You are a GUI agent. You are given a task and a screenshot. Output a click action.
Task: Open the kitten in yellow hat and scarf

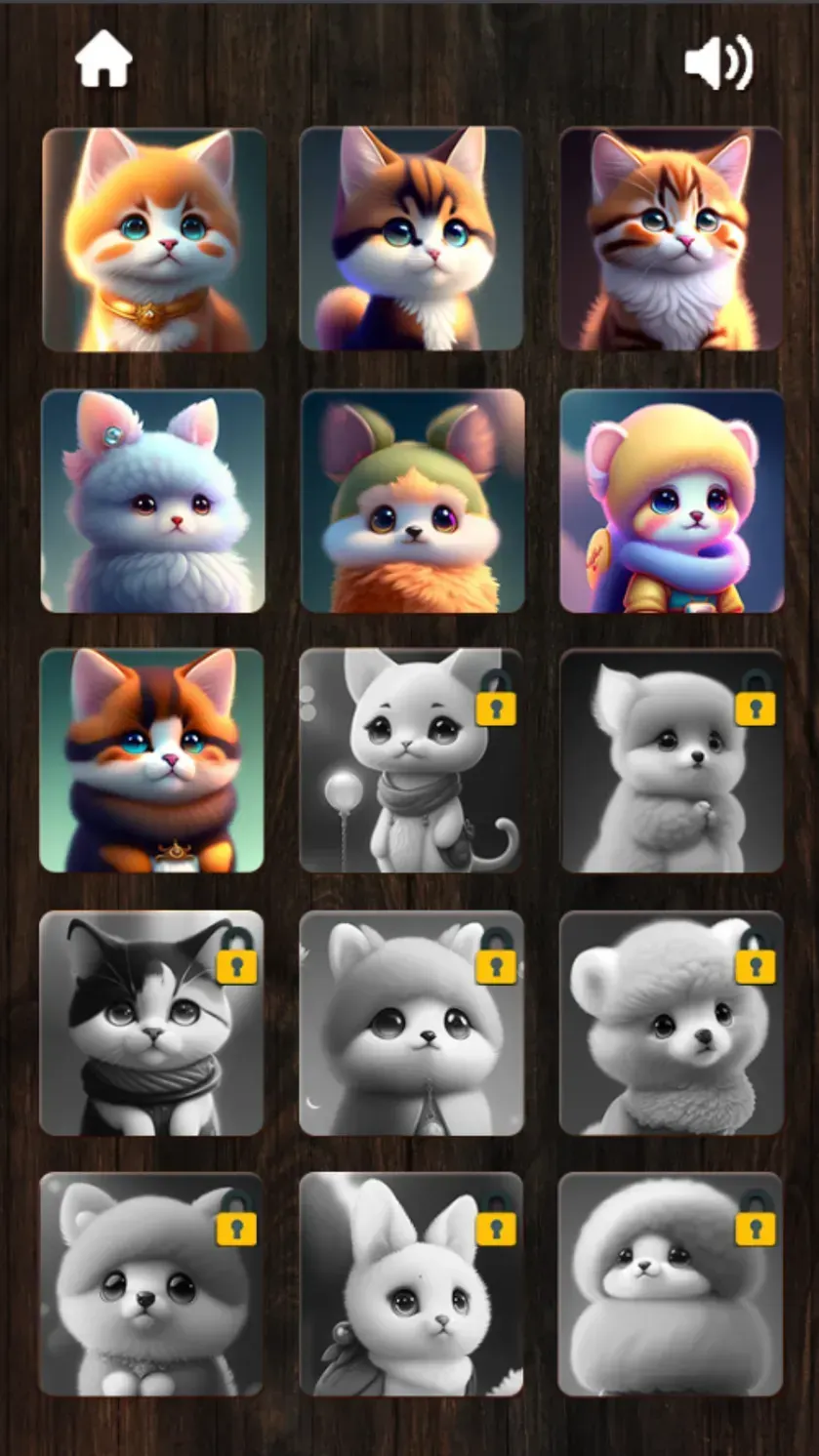(672, 501)
